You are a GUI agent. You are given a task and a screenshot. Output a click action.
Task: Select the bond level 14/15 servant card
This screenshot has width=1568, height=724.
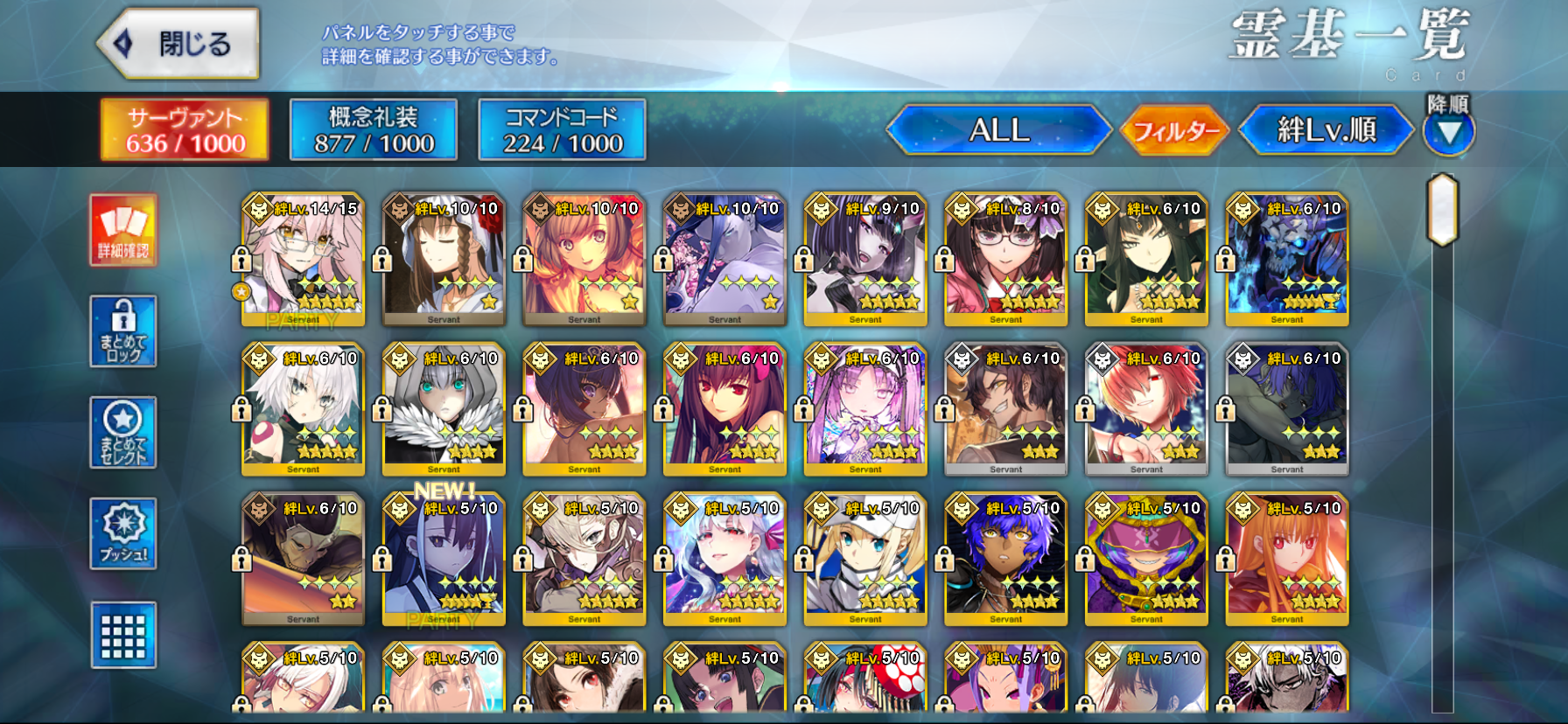pos(303,260)
